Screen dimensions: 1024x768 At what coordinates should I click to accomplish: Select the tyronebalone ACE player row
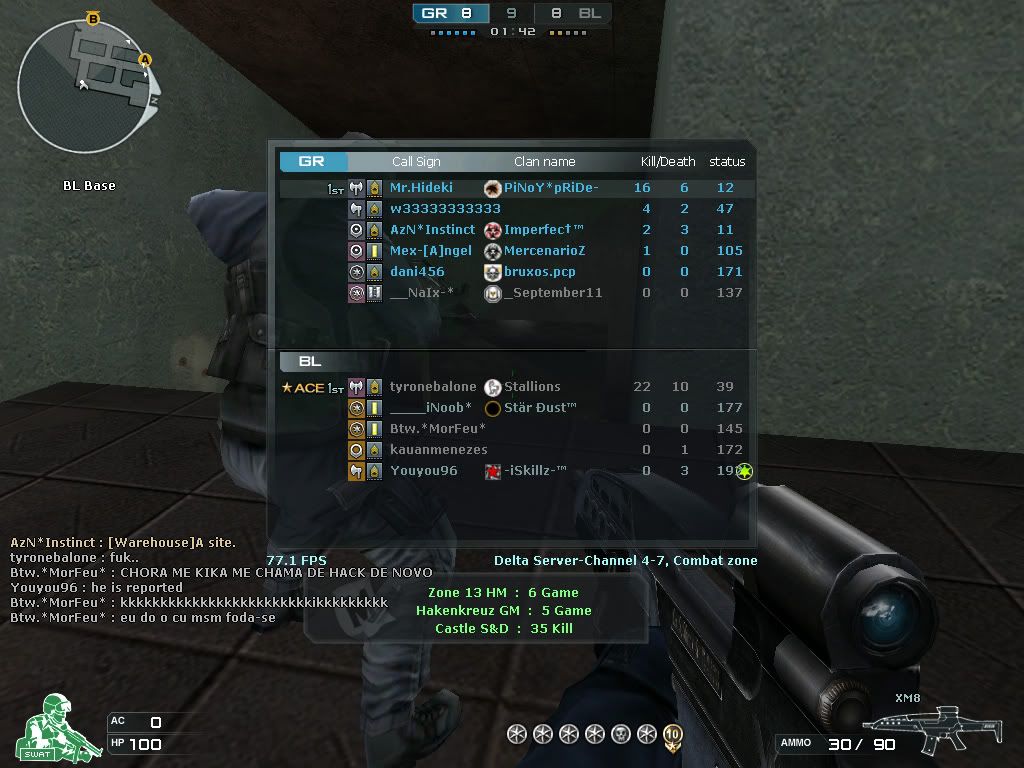pyautogui.click(x=433, y=387)
